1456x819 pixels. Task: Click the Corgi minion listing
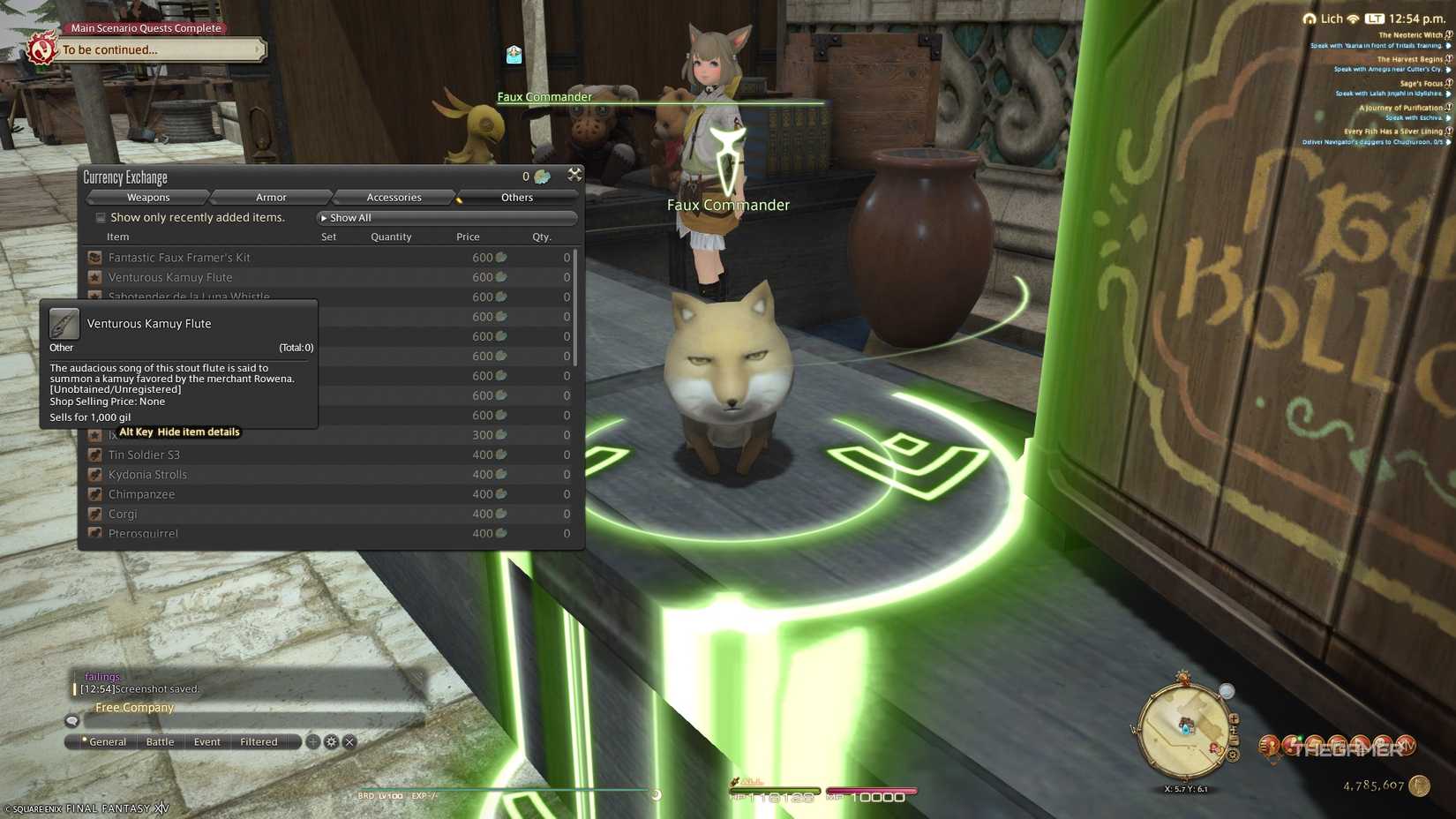point(123,513)
